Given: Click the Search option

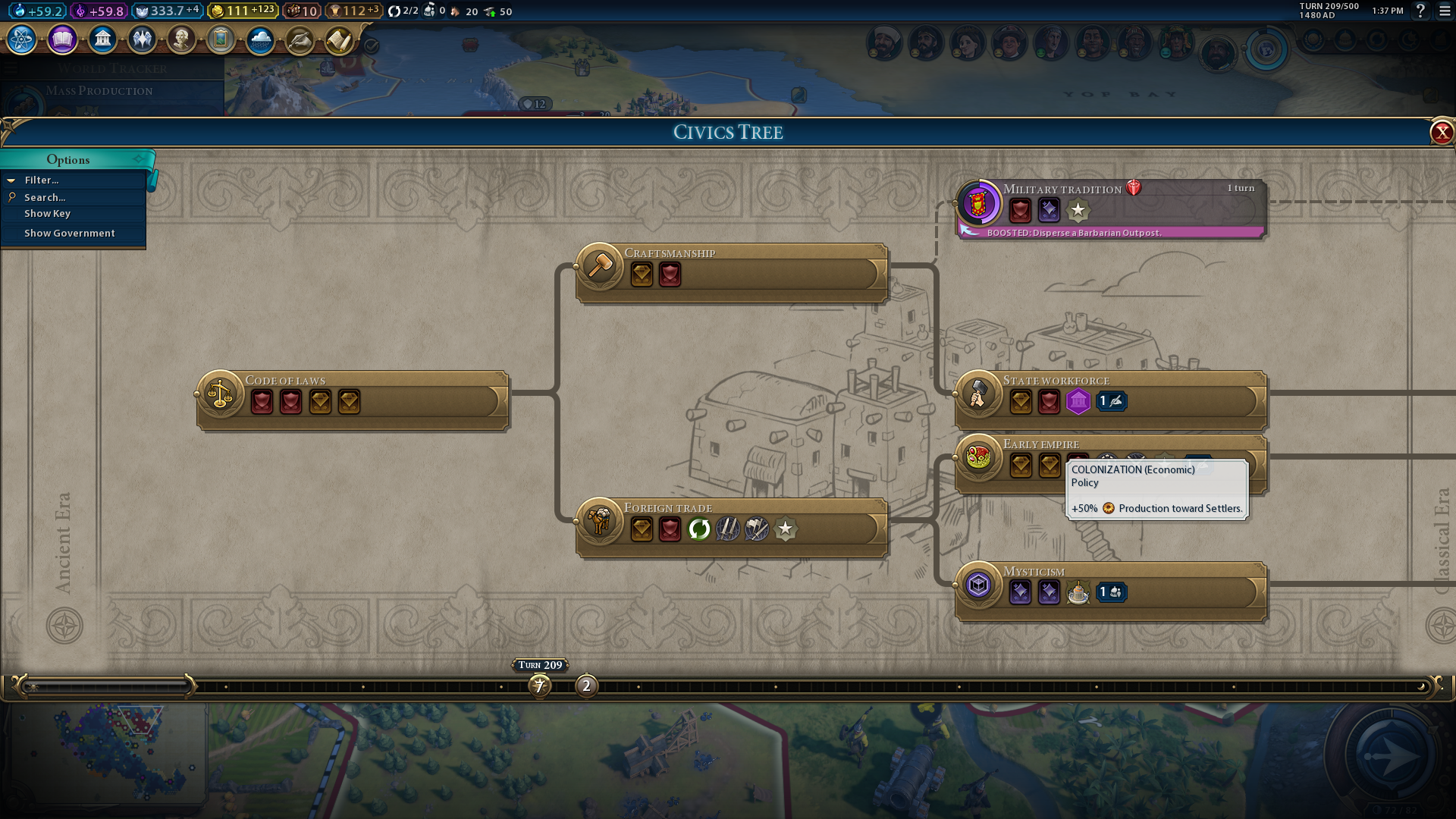Looking at the screenshot, I should point(45,197).
